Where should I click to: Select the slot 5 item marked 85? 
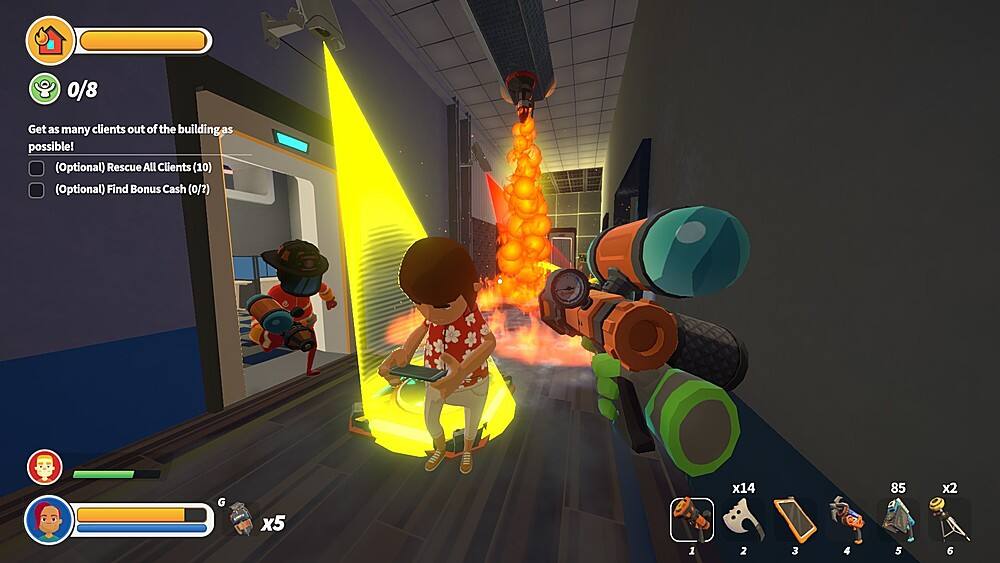pyautogui.click(x=898, y=520)
